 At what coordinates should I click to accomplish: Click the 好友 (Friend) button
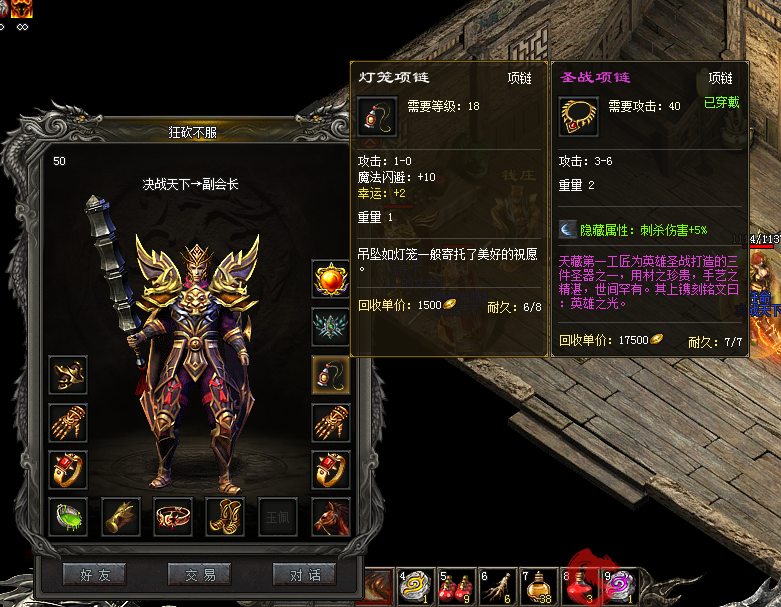(95, 575)
